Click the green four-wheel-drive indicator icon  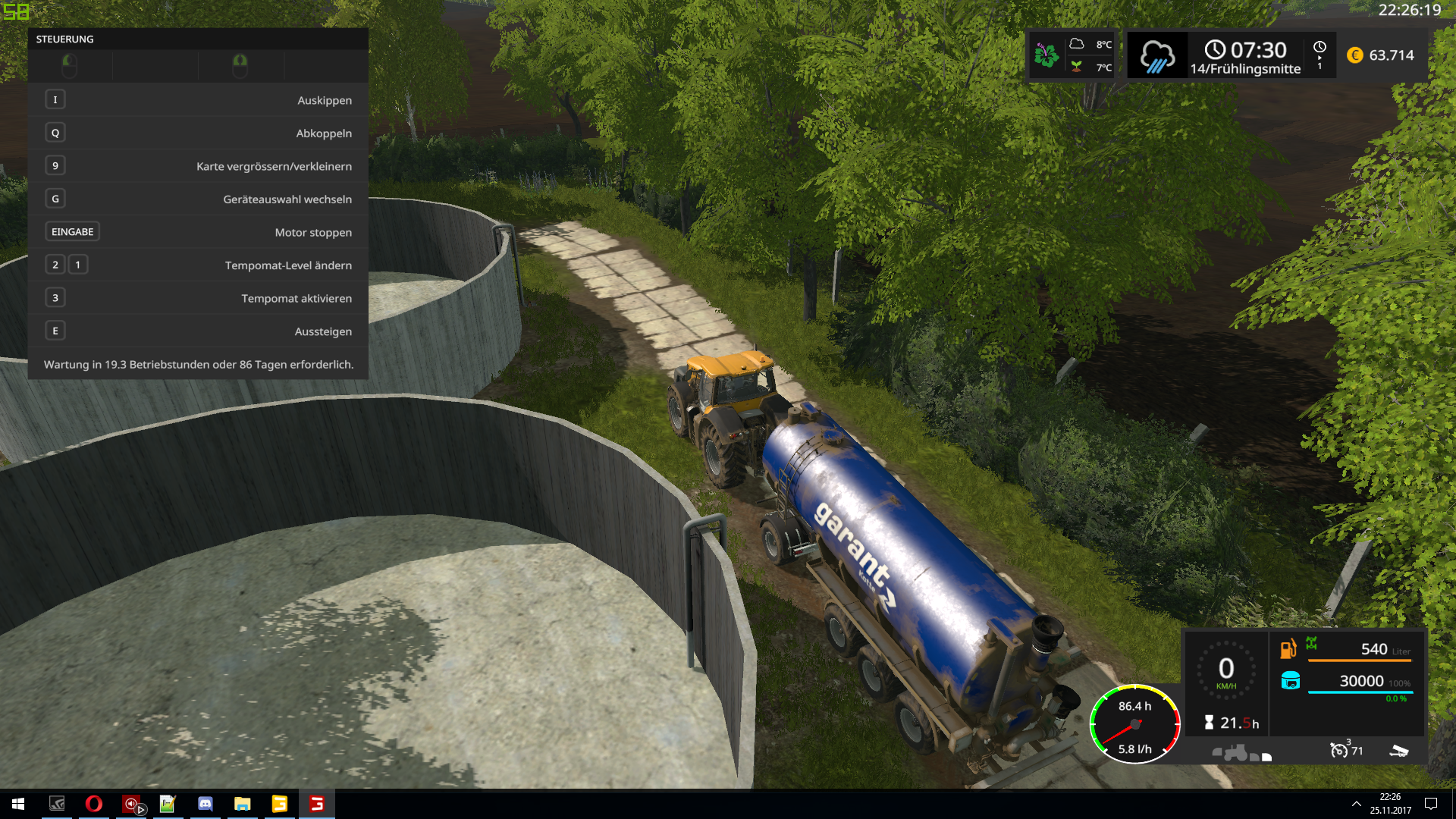(x=1311, y=644)
